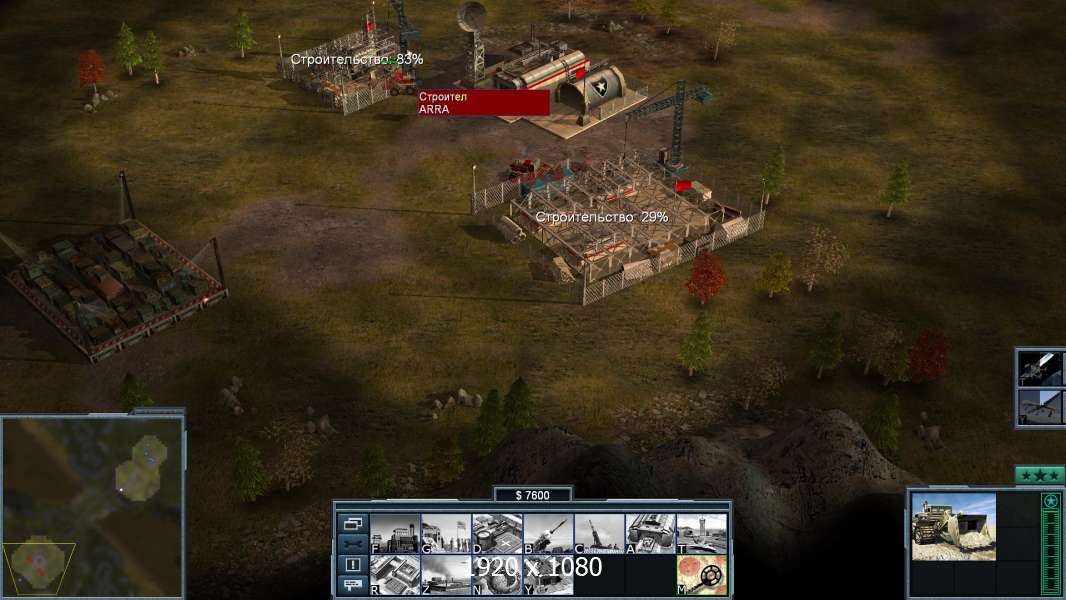
Task: Activate the satellite power shortcut icon
Action: point(1041,368)
